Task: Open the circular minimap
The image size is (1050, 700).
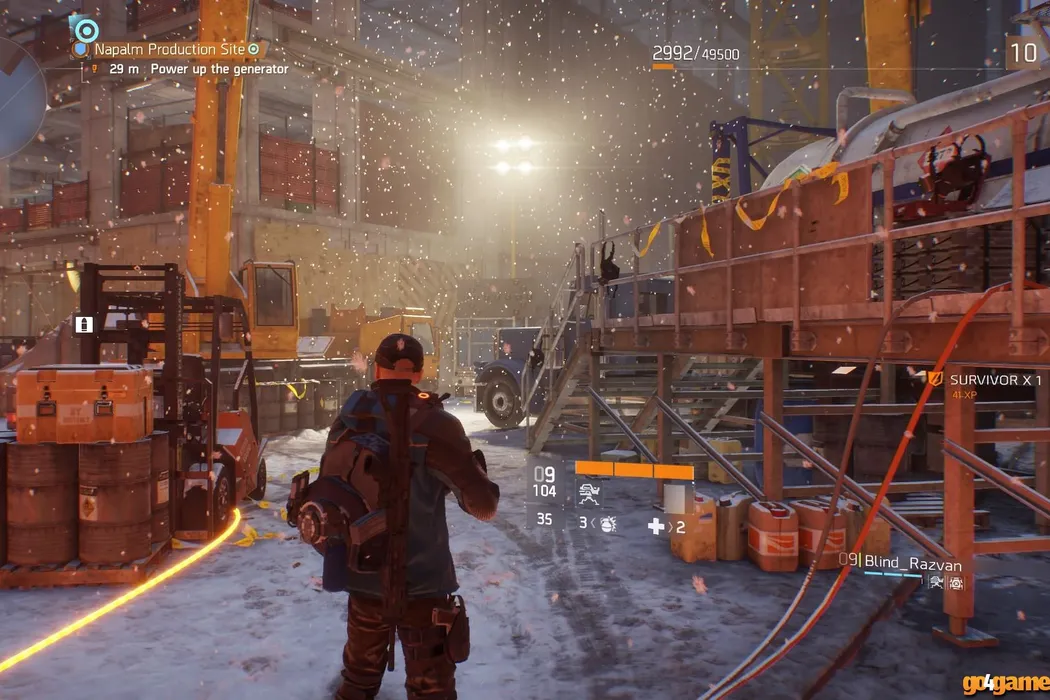Action: click(x=18, y=100)
